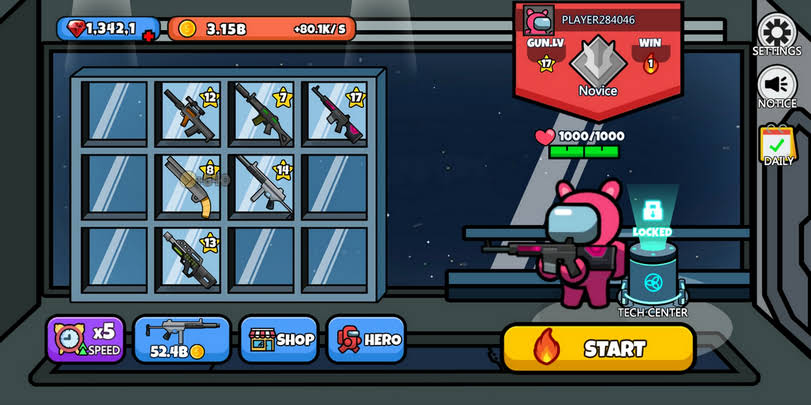View the Novice rank badge
This screenshot has width=811, height=405.
[597, 62]
